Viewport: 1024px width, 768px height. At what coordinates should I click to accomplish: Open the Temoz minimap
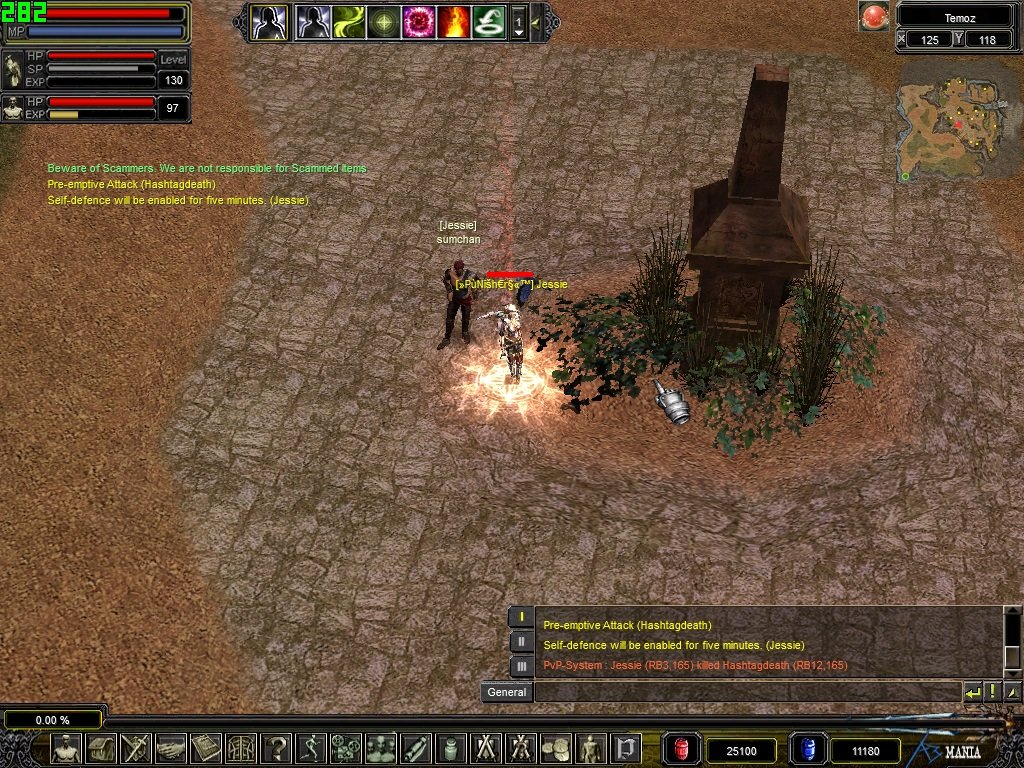click(x=957, y=120)
